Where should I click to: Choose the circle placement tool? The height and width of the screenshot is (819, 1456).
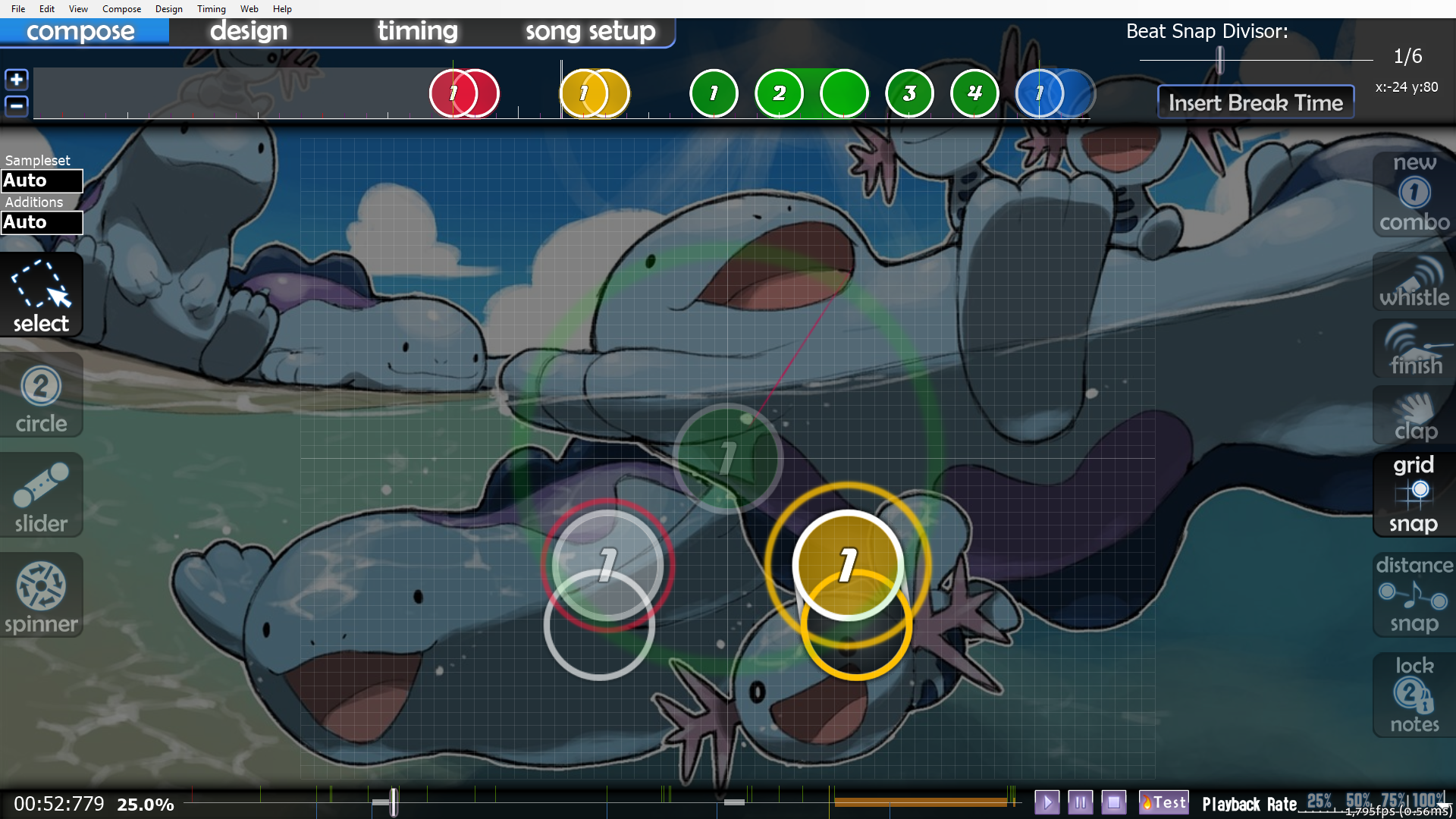(x=41, y=397)
